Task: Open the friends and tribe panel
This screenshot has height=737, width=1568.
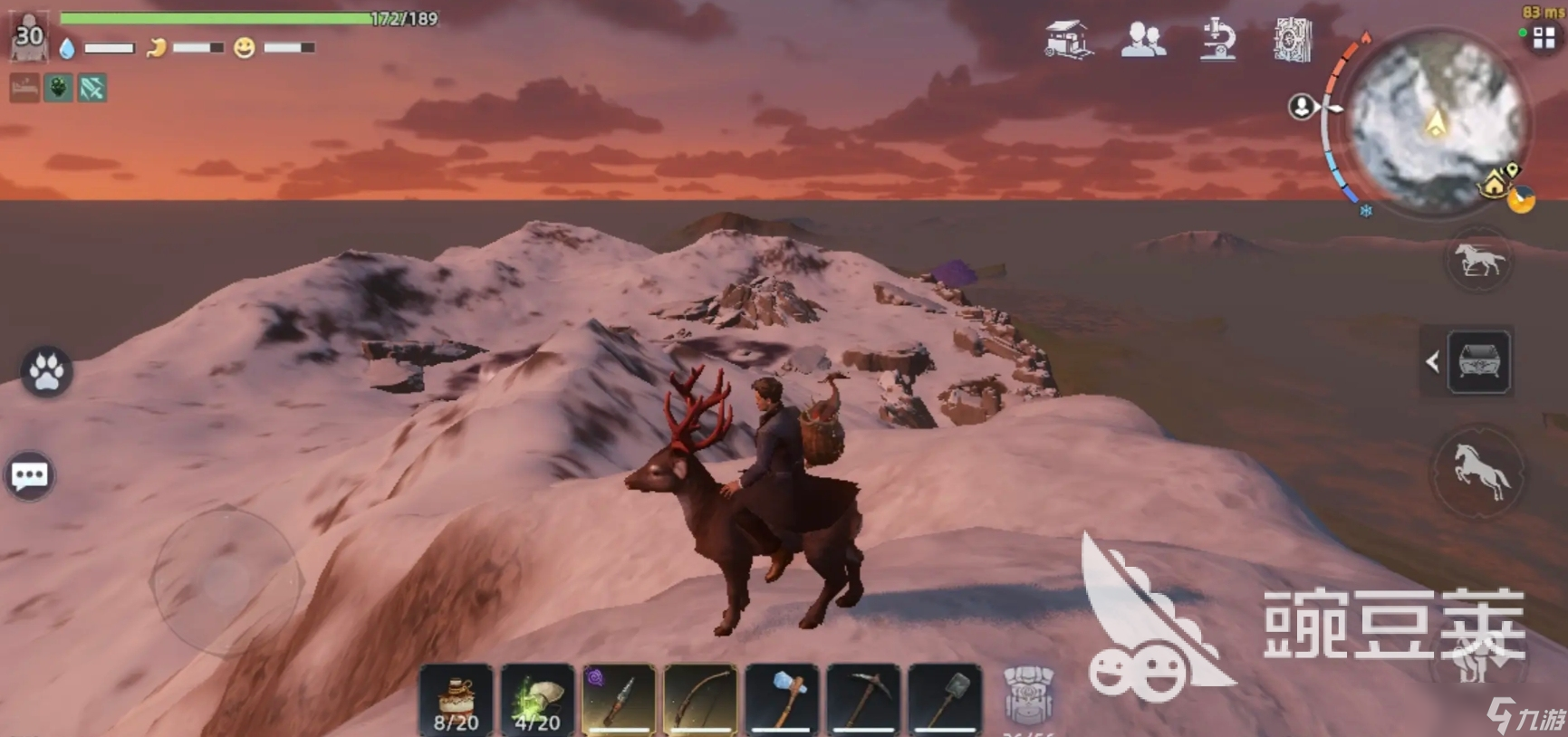Action: [x=1143, y=40]
